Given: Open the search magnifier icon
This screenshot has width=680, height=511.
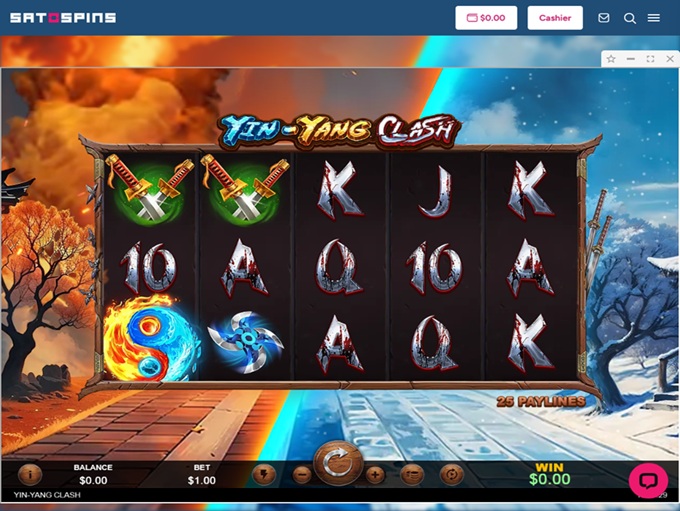Looking at the screenshot, I should point(629,18).
